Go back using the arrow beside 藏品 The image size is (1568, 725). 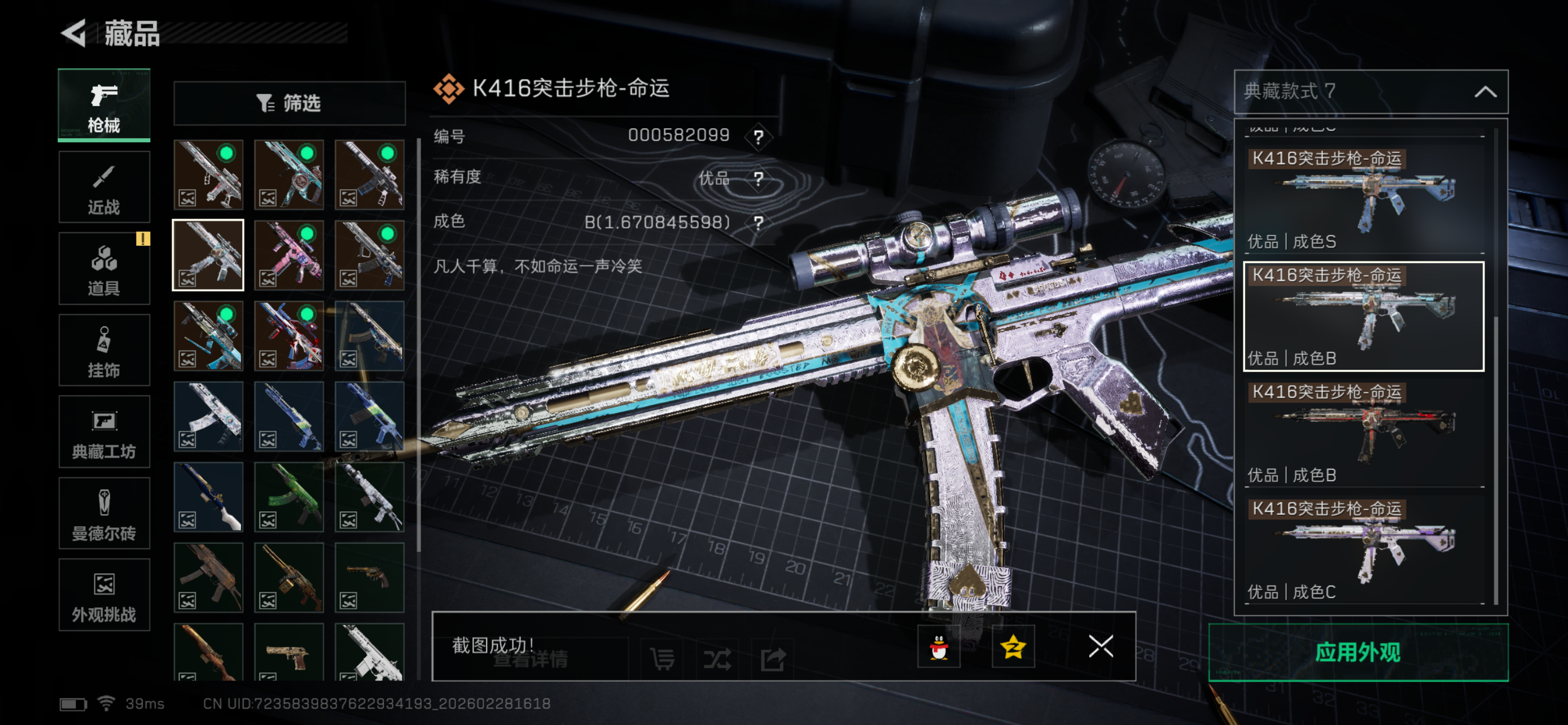pyautogui.click(x=75, y=33)
